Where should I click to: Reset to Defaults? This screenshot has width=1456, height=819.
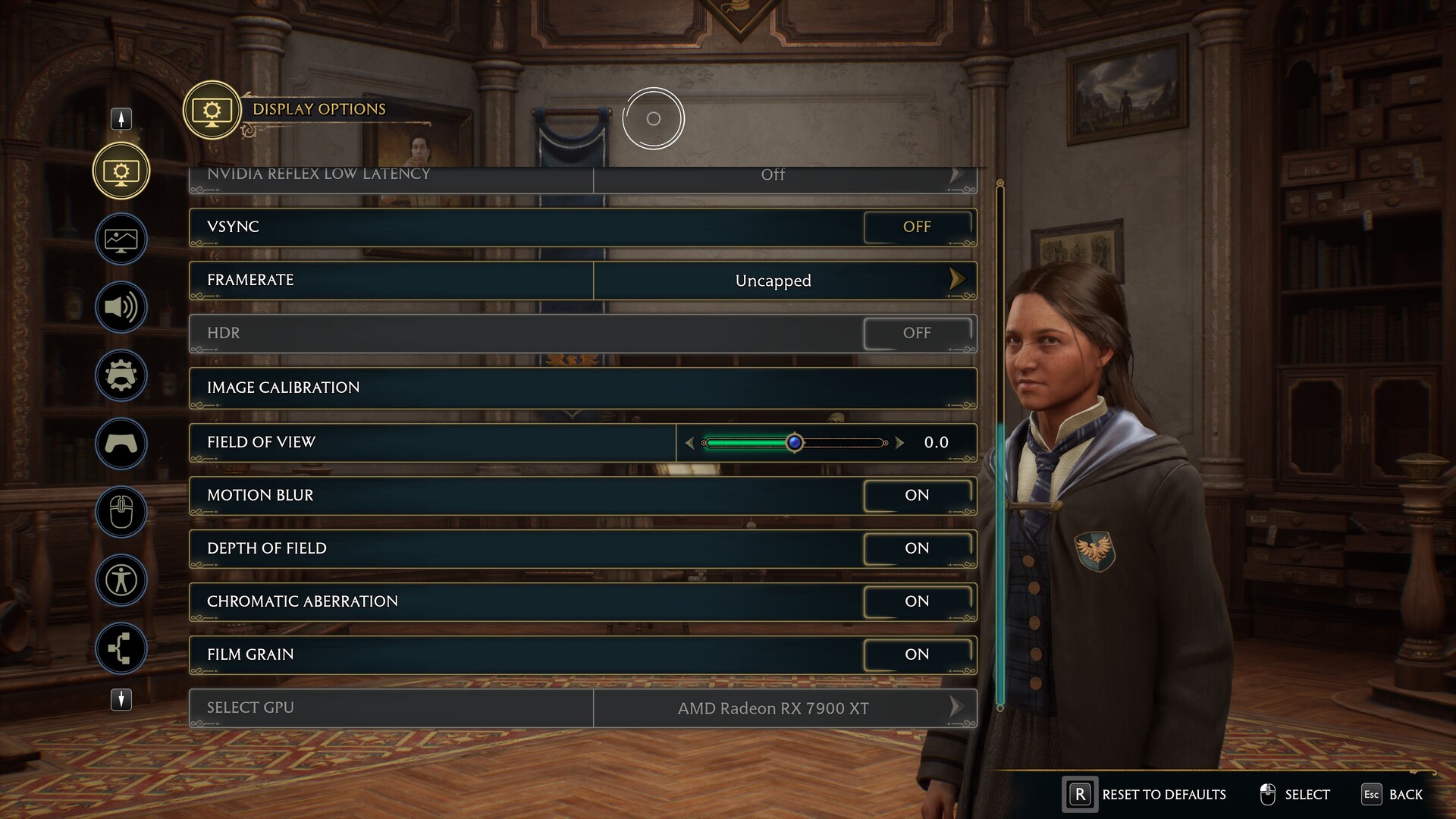click(1145, 795)
